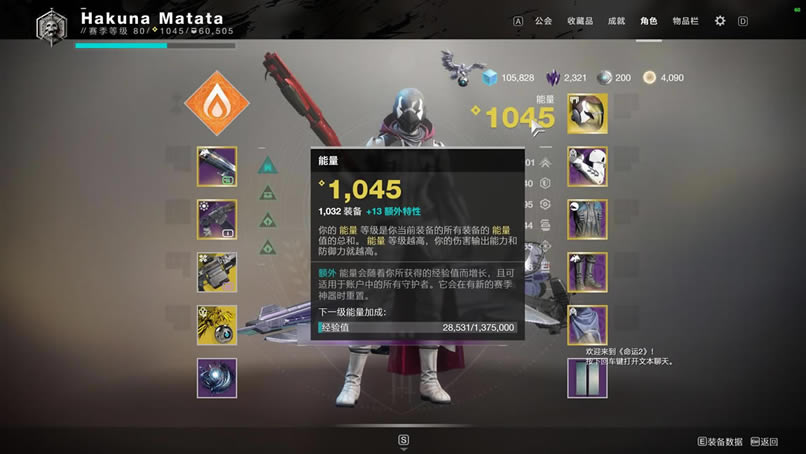Switch to the 收藏品 (Collections) tab
This screenshot has height=454, width=806.
[x=579, y=20]
